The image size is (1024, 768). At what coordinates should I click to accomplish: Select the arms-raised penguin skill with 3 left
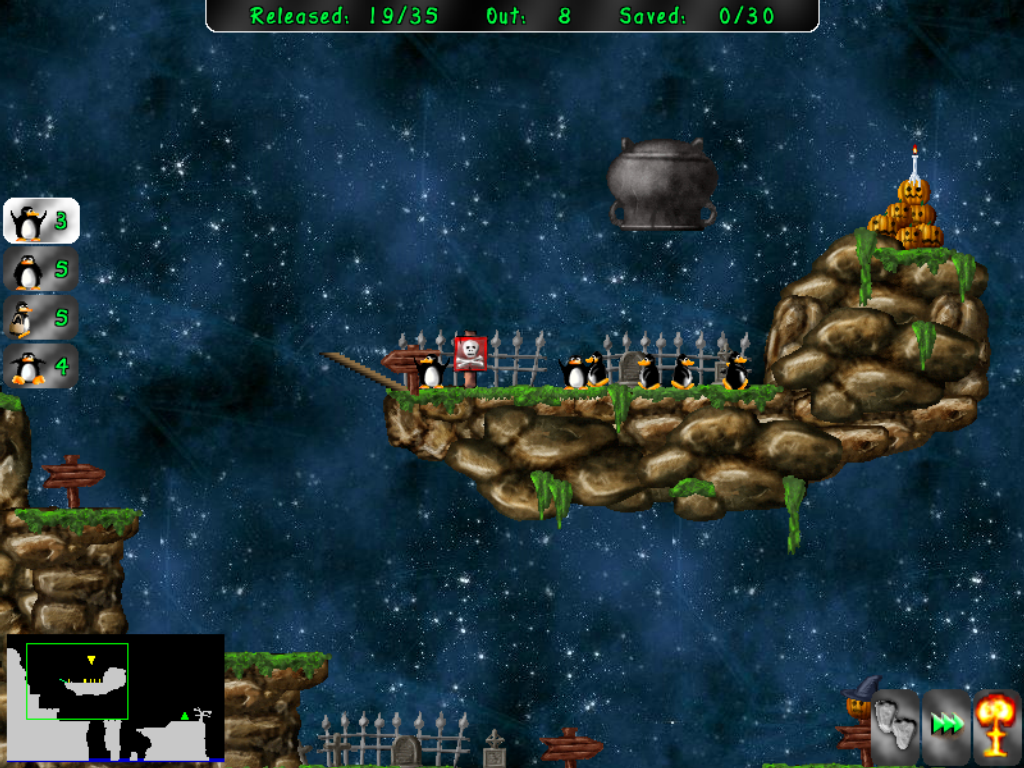tap(40, 221)
